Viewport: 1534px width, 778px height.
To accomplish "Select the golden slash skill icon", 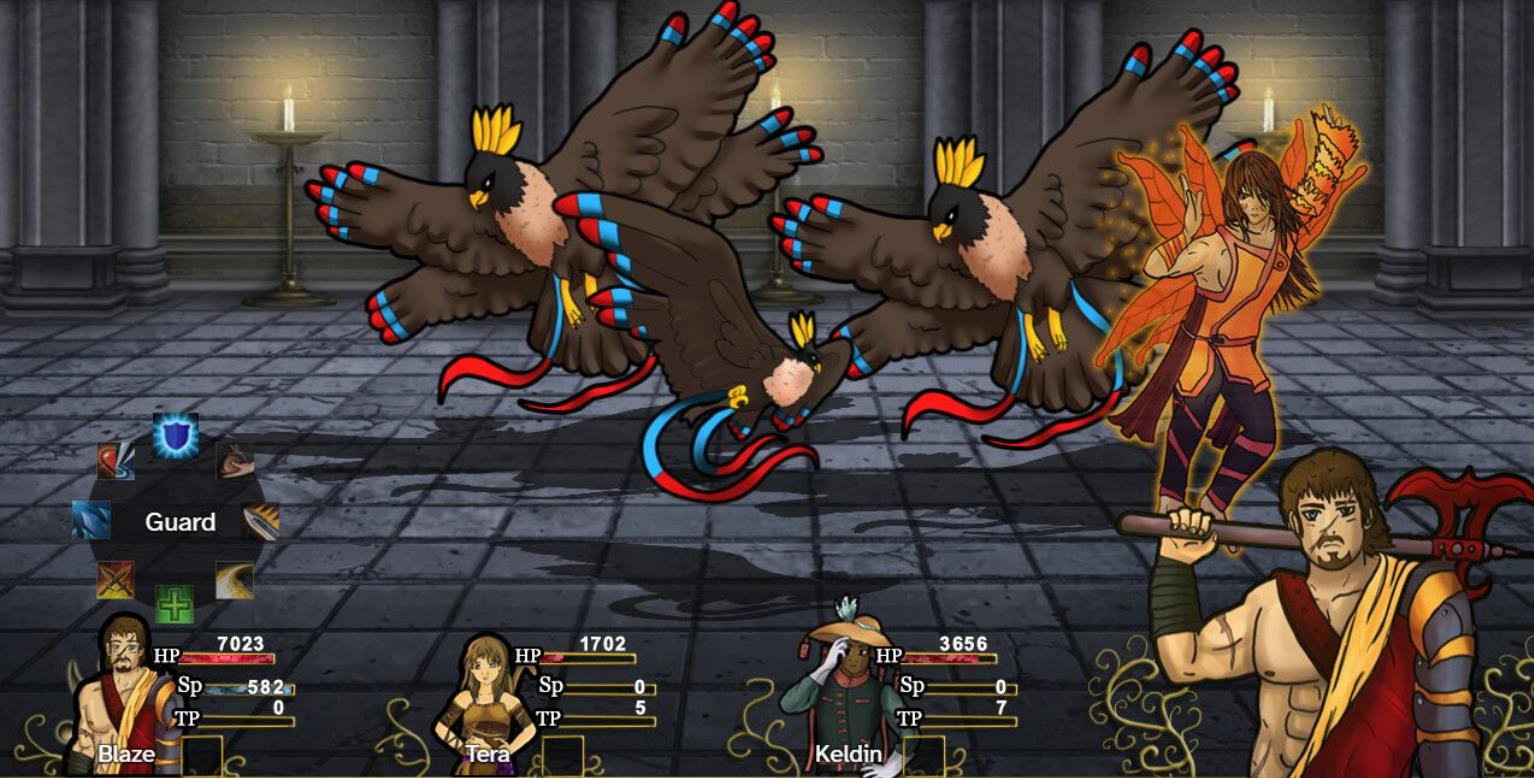I will coord(234,580).
